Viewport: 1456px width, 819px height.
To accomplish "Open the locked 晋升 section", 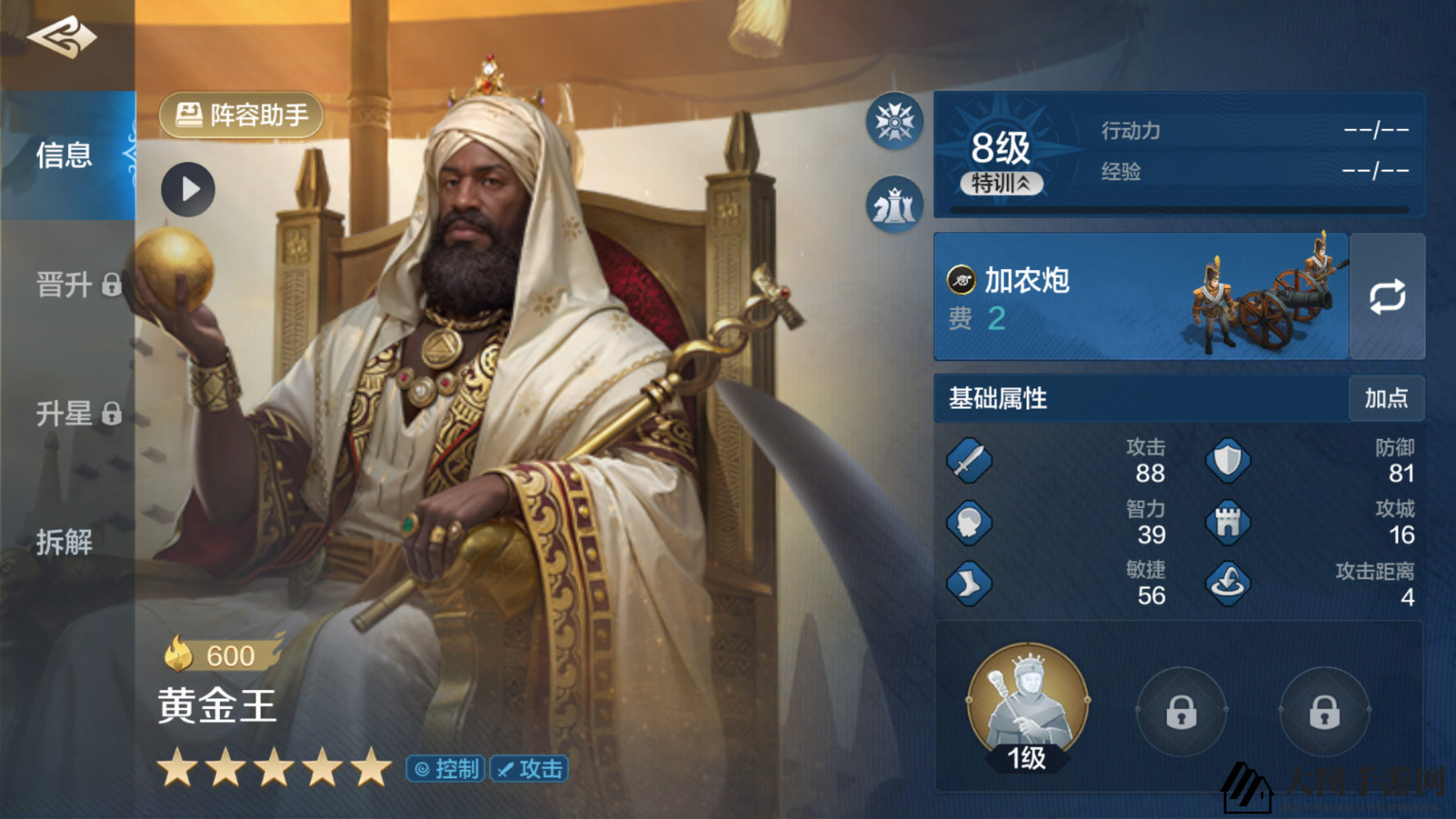I will [66, 286].
